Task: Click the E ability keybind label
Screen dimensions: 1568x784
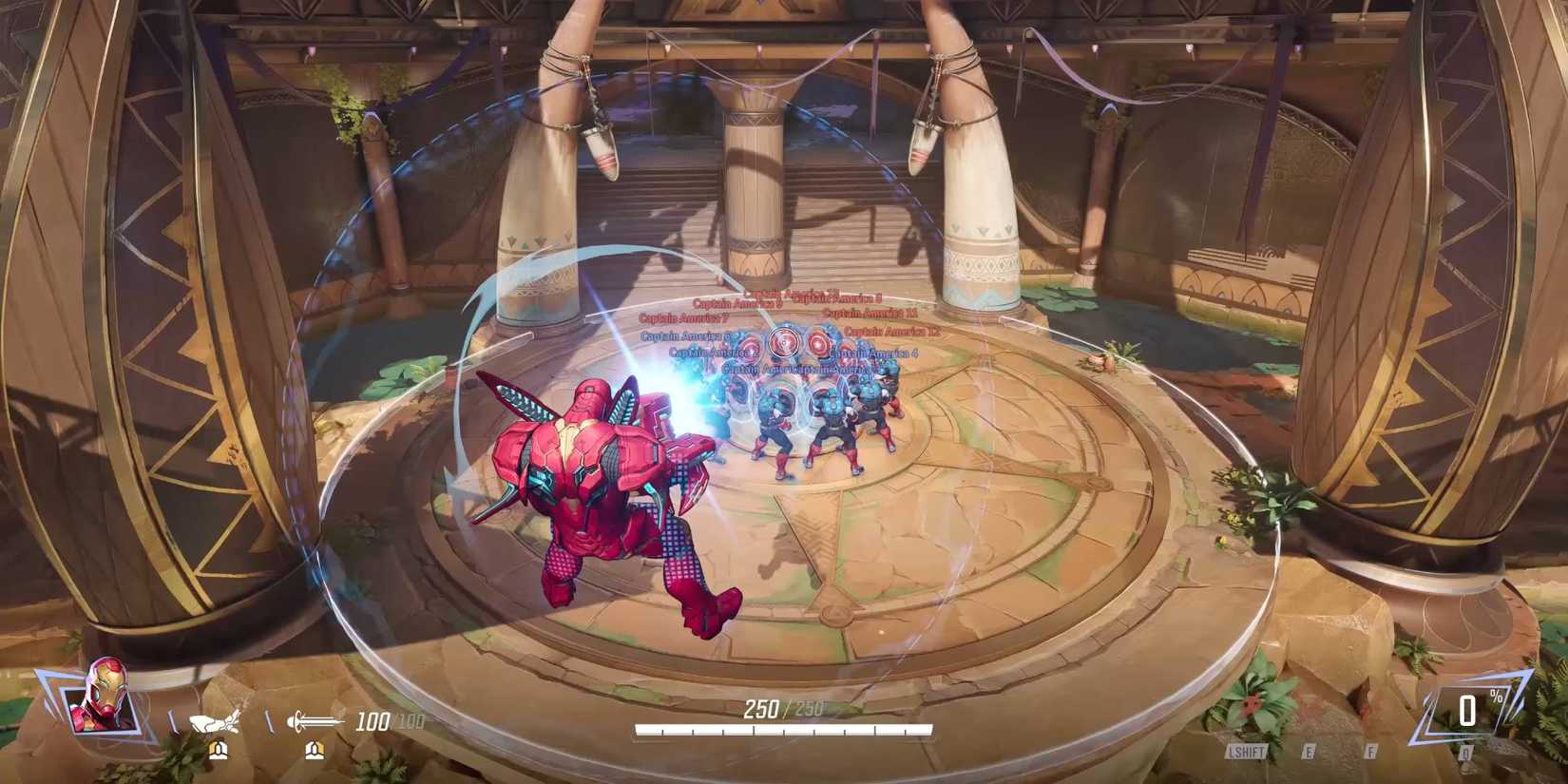Action: [x=1310, y=752]
